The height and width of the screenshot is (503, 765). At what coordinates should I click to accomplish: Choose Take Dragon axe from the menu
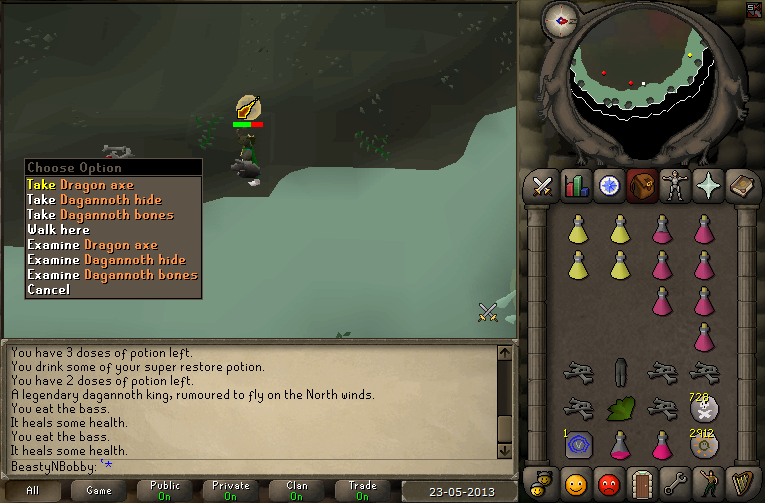click(80, 185)
